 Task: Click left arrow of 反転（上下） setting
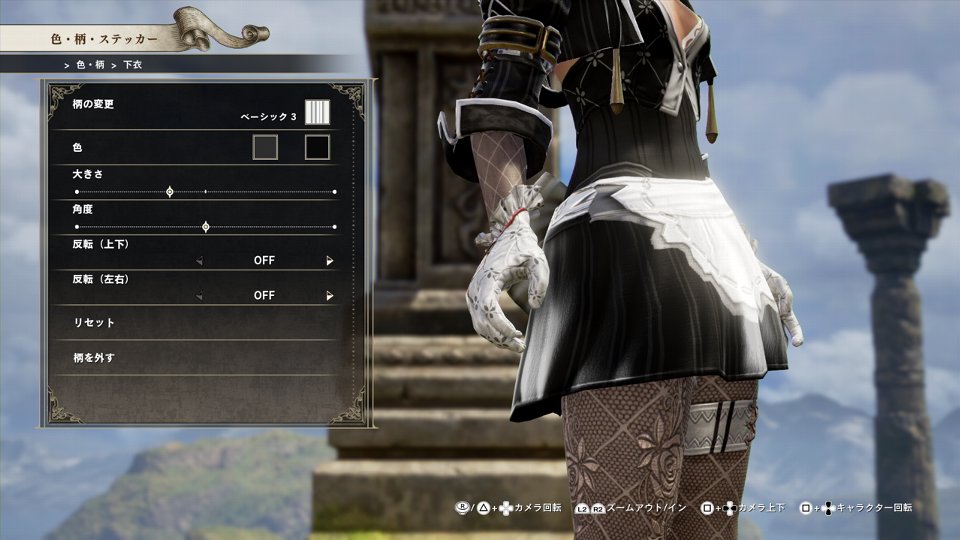pyautogui.click(x=199, y=261)
